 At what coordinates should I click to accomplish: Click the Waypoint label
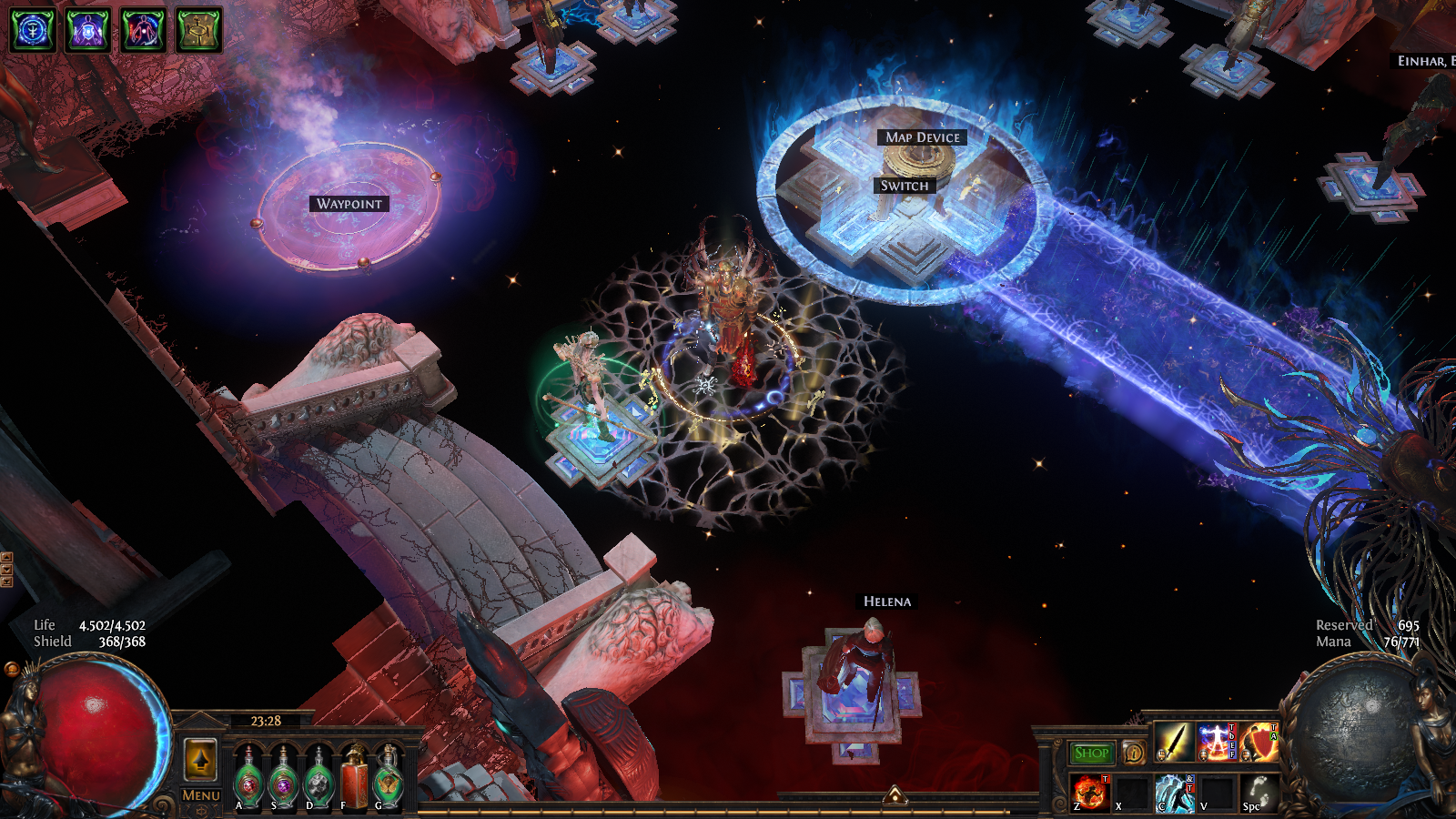coord(349,204)
